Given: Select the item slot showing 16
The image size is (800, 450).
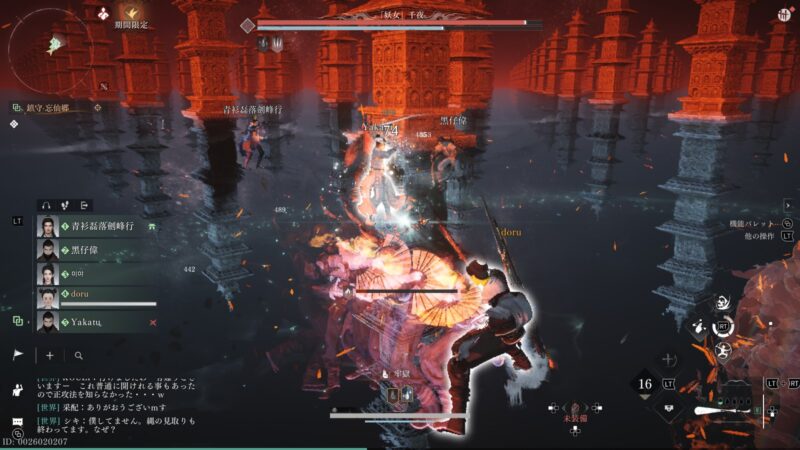Looking at the screenshot, I should coord(646,384).
